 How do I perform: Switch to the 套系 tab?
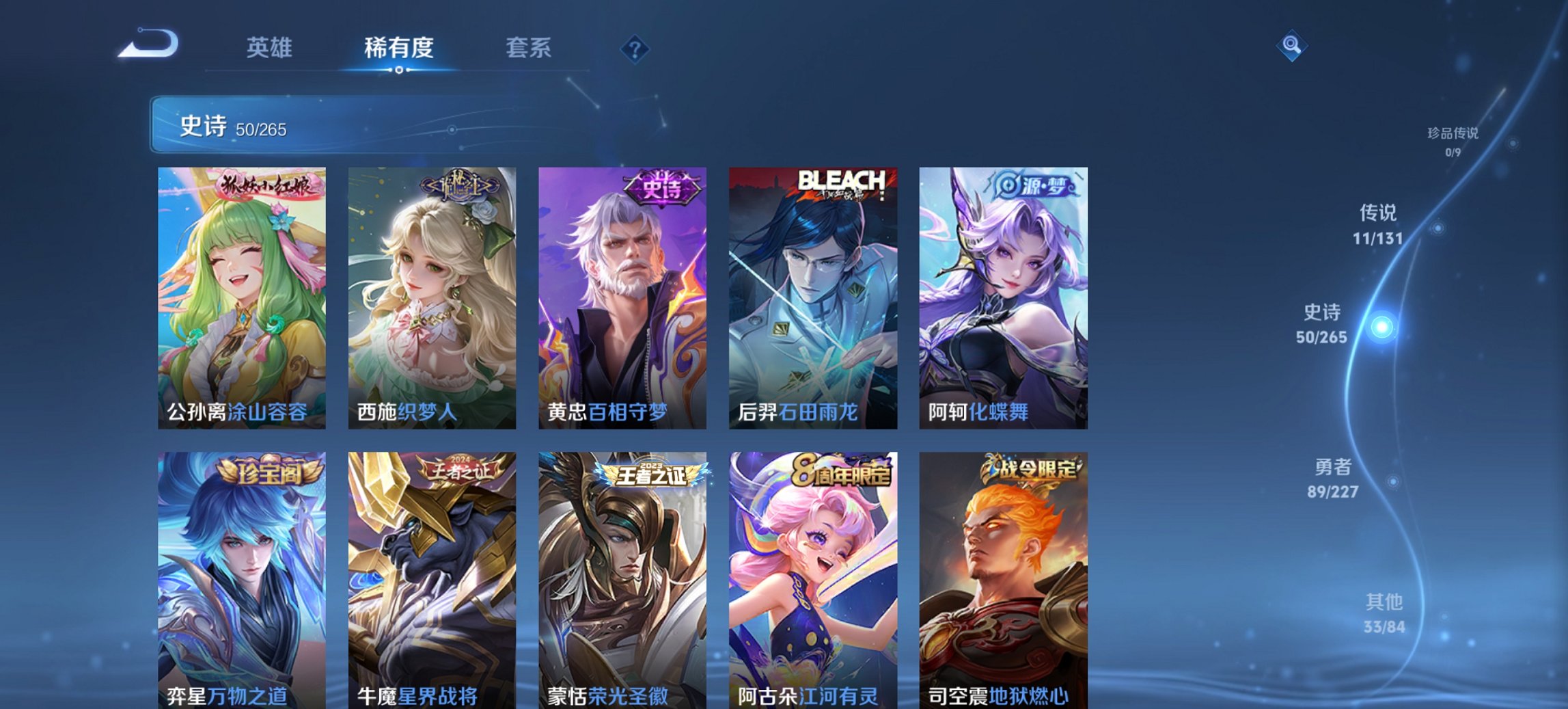(x=529, y=47)
